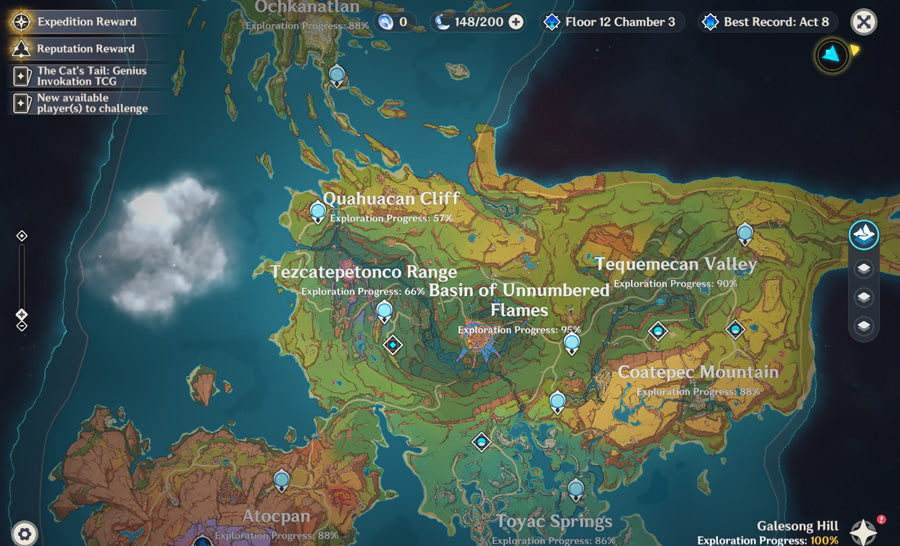Open the Reputation Reward notice
This screenshot has height=546, width=900.
pyautogui.click(x=85, y=47)
